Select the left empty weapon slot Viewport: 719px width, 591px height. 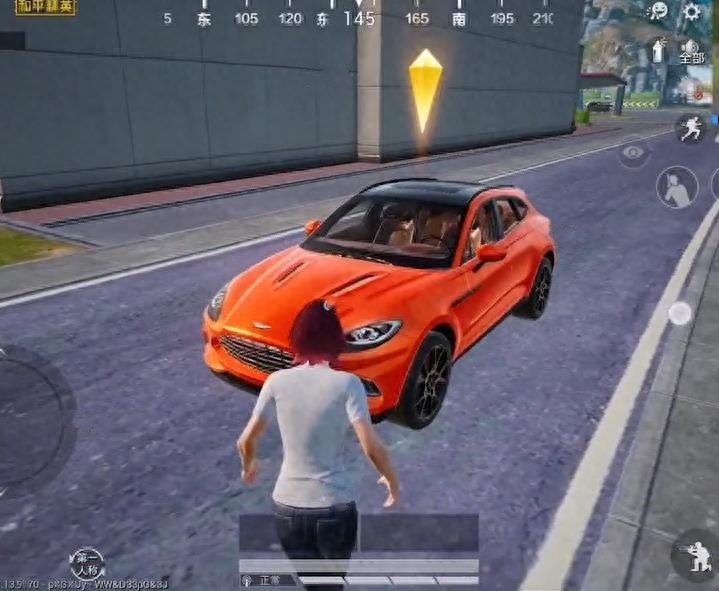click(298, 533)
